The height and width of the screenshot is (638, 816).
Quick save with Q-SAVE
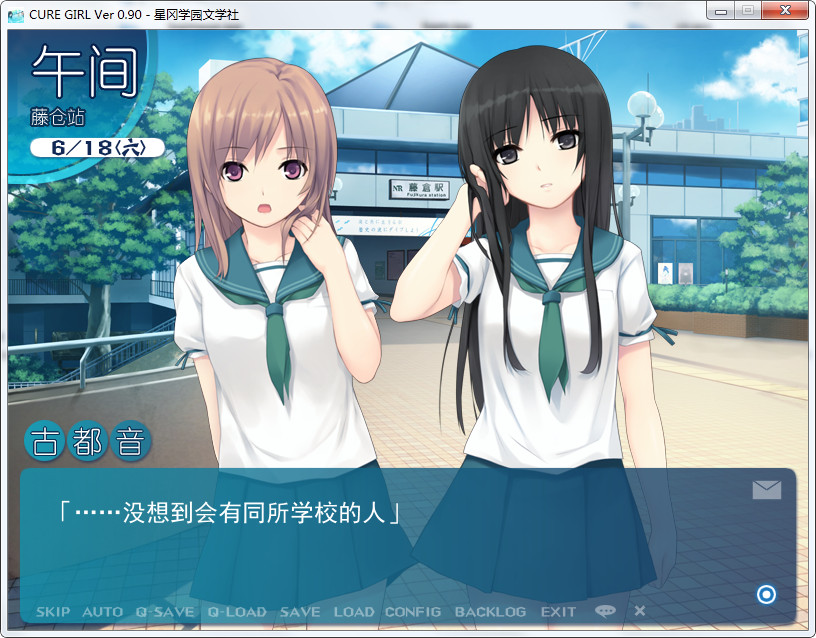tap(165, 611)
